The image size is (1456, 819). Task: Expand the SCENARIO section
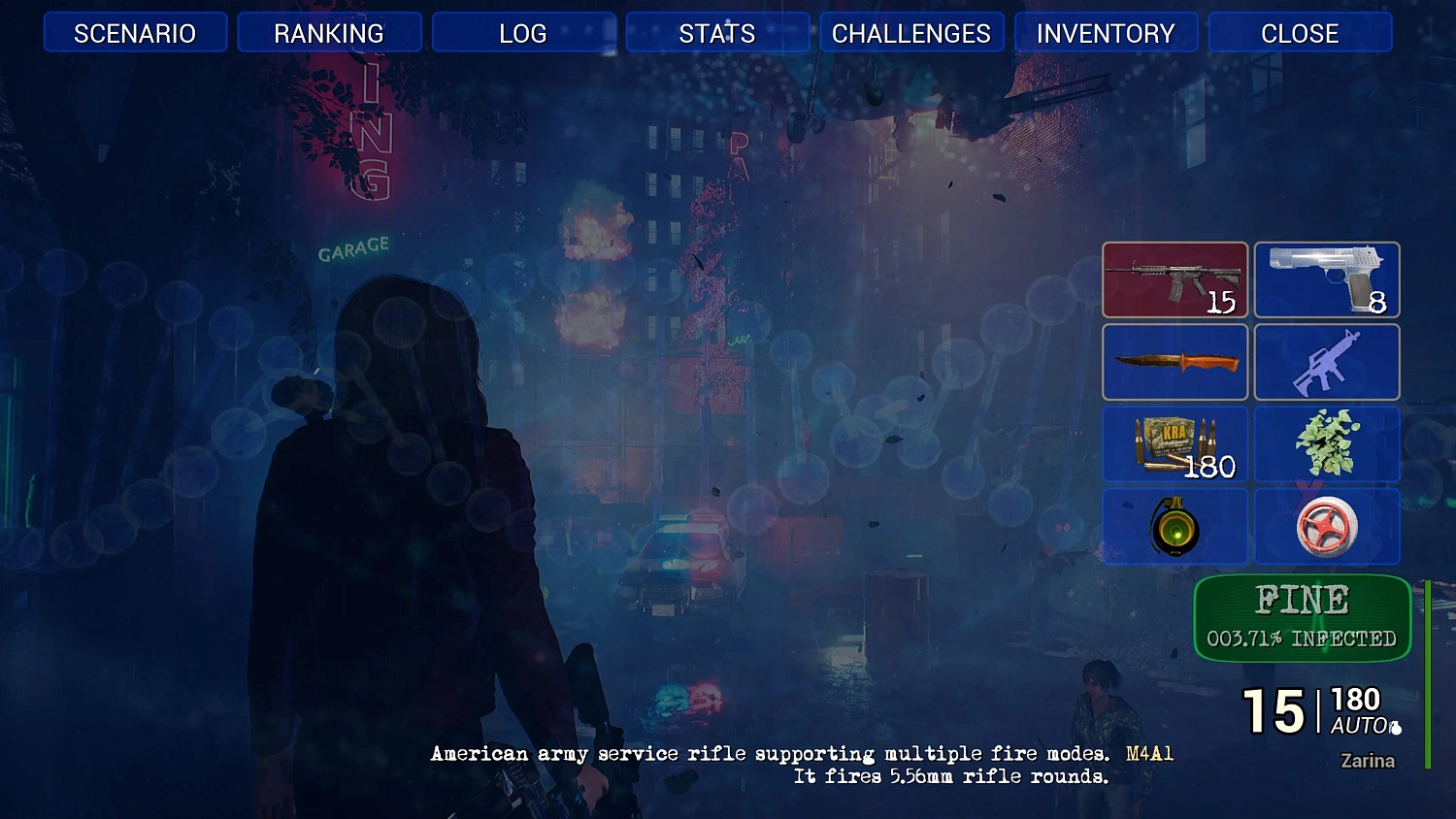coord(135,32)
